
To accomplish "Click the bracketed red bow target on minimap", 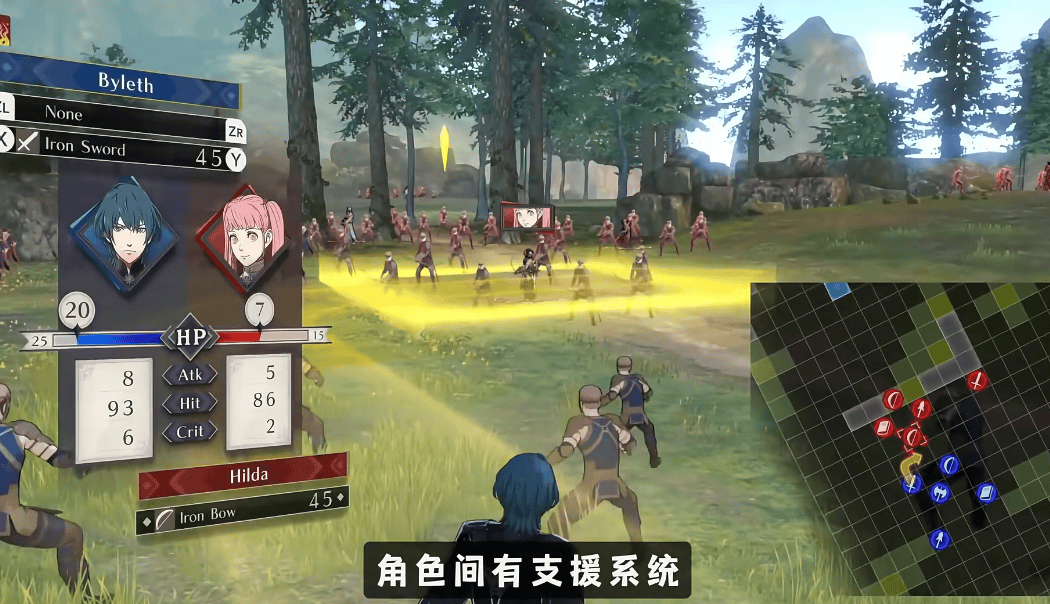I will 912,437.
